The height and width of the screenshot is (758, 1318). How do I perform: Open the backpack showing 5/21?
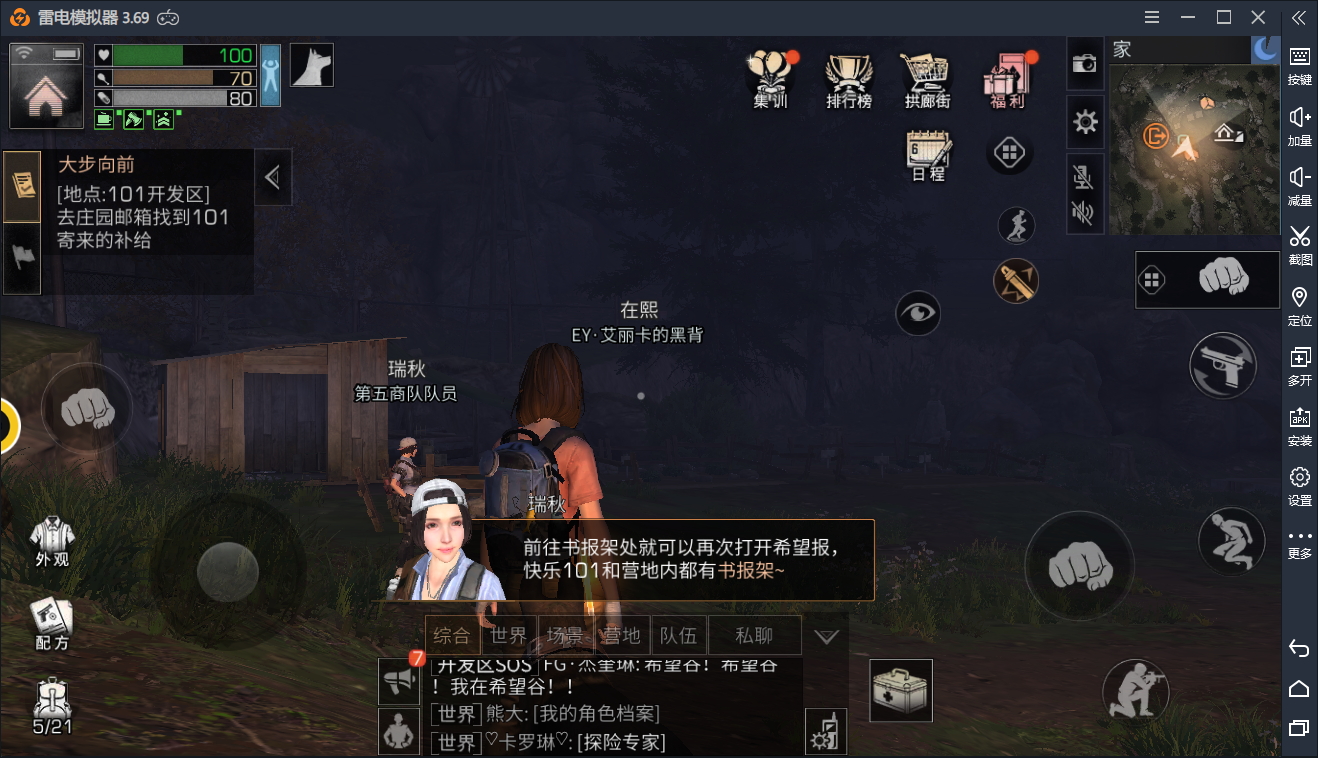(x=52, y=706)
